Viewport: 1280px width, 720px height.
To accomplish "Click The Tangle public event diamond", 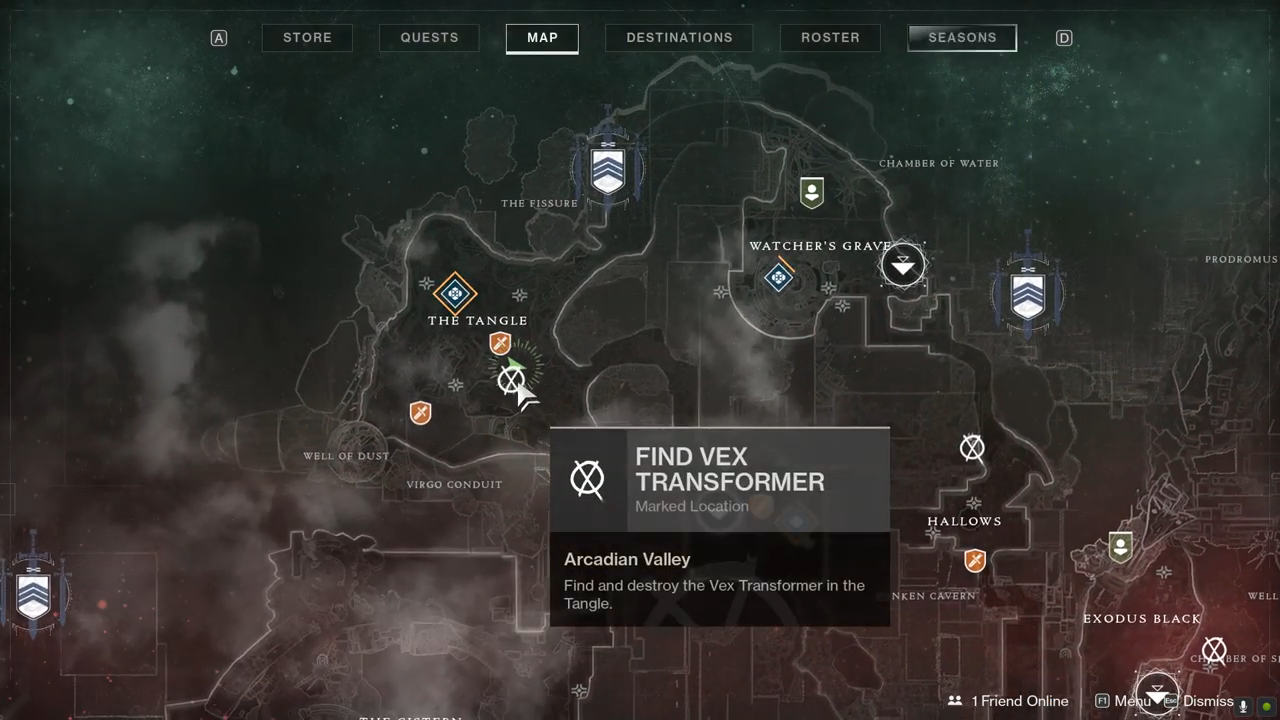I will coord(455,294).
